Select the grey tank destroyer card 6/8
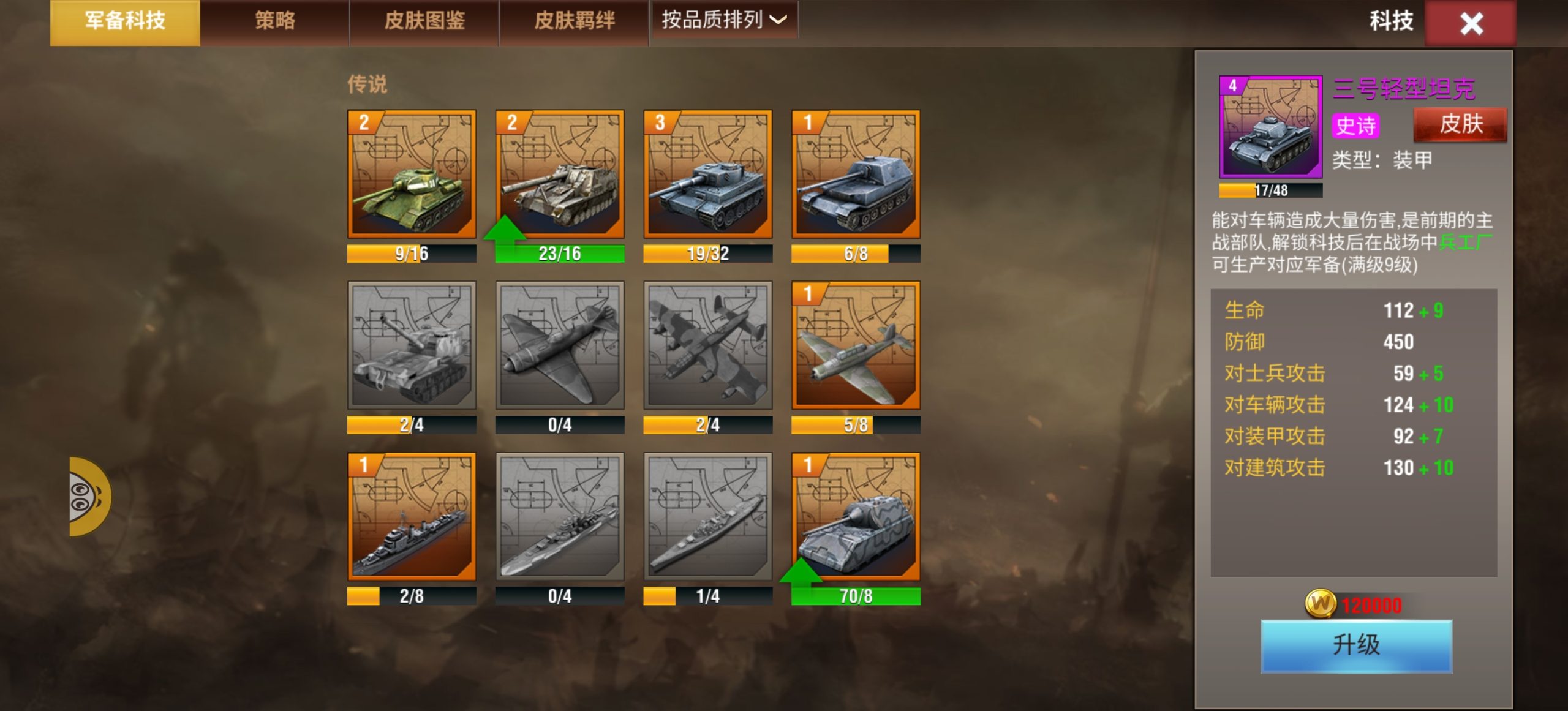The height and width of the screenshot is (711, 1568). 856,175
